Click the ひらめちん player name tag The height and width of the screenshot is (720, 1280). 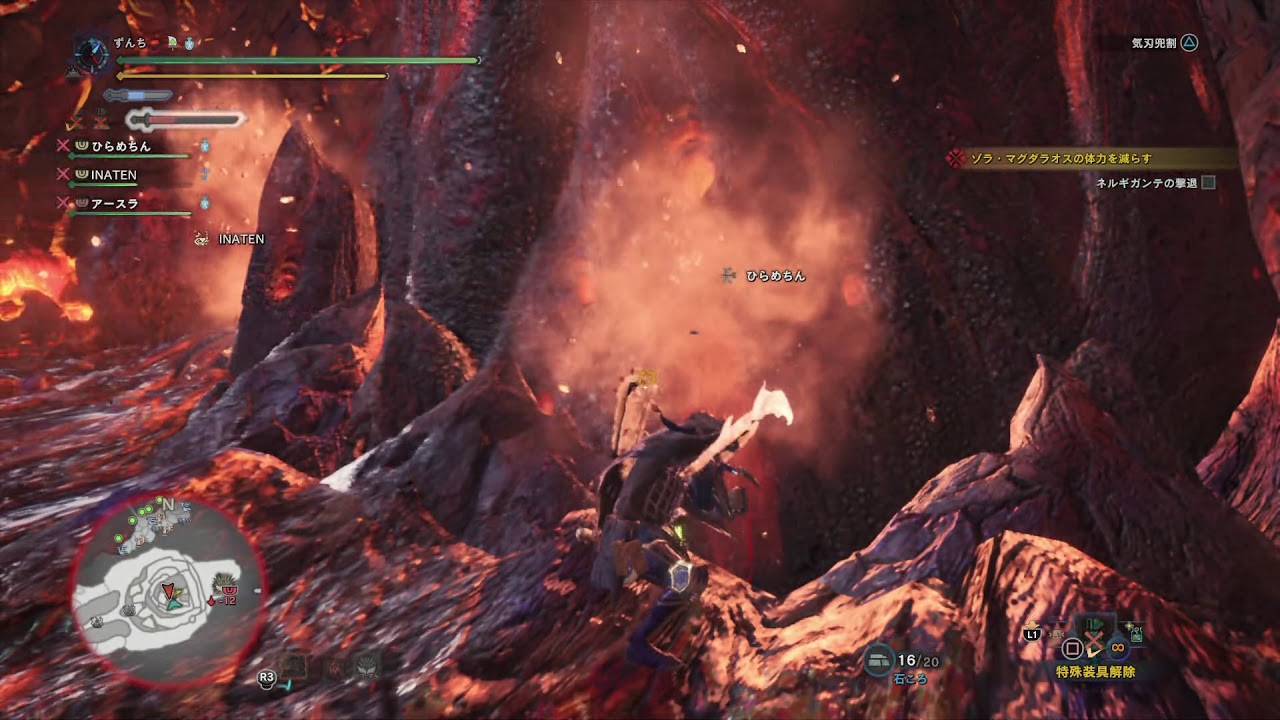[x=774, y=276]
